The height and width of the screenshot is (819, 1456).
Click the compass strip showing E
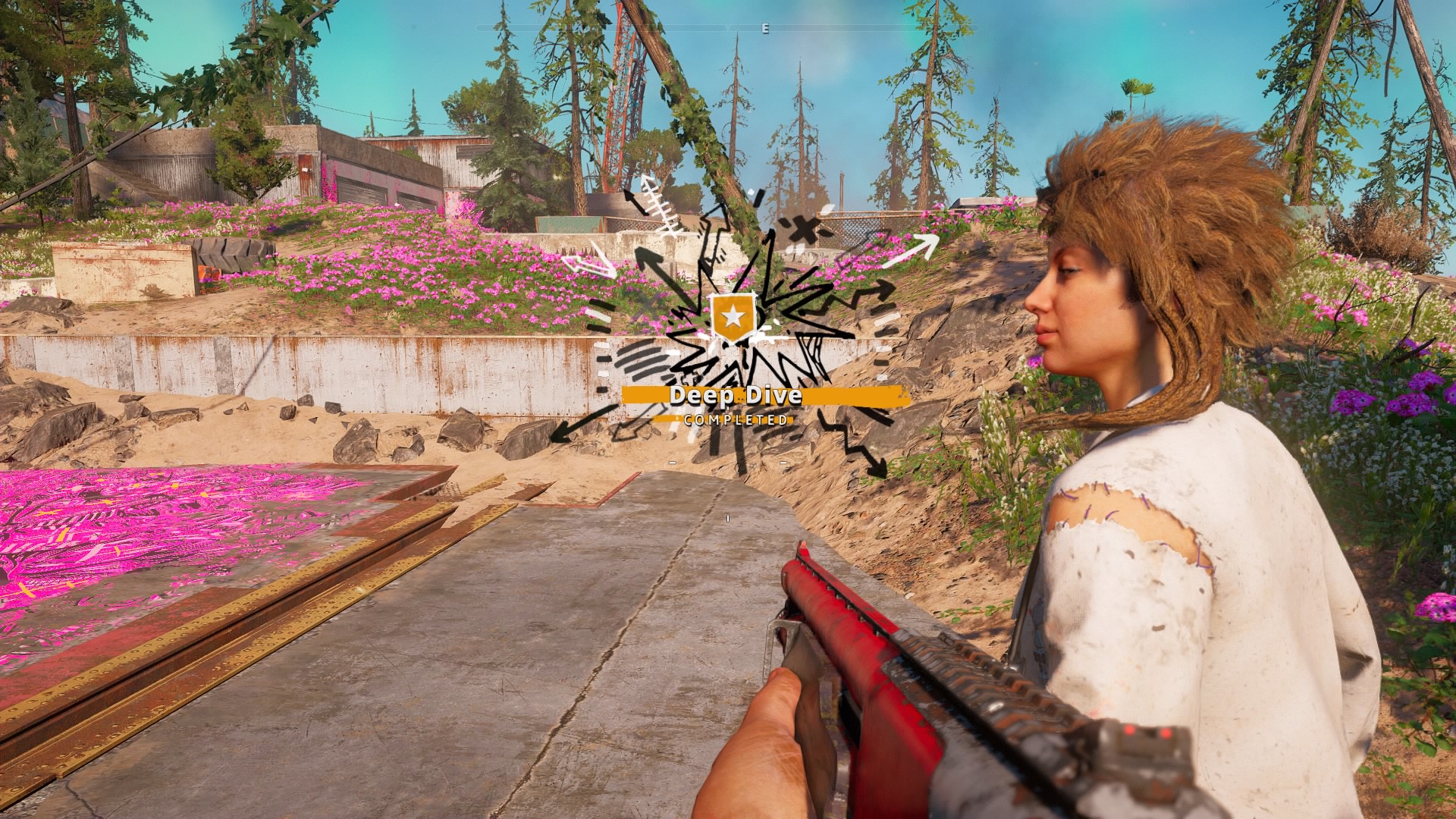(x=765, y=29)
